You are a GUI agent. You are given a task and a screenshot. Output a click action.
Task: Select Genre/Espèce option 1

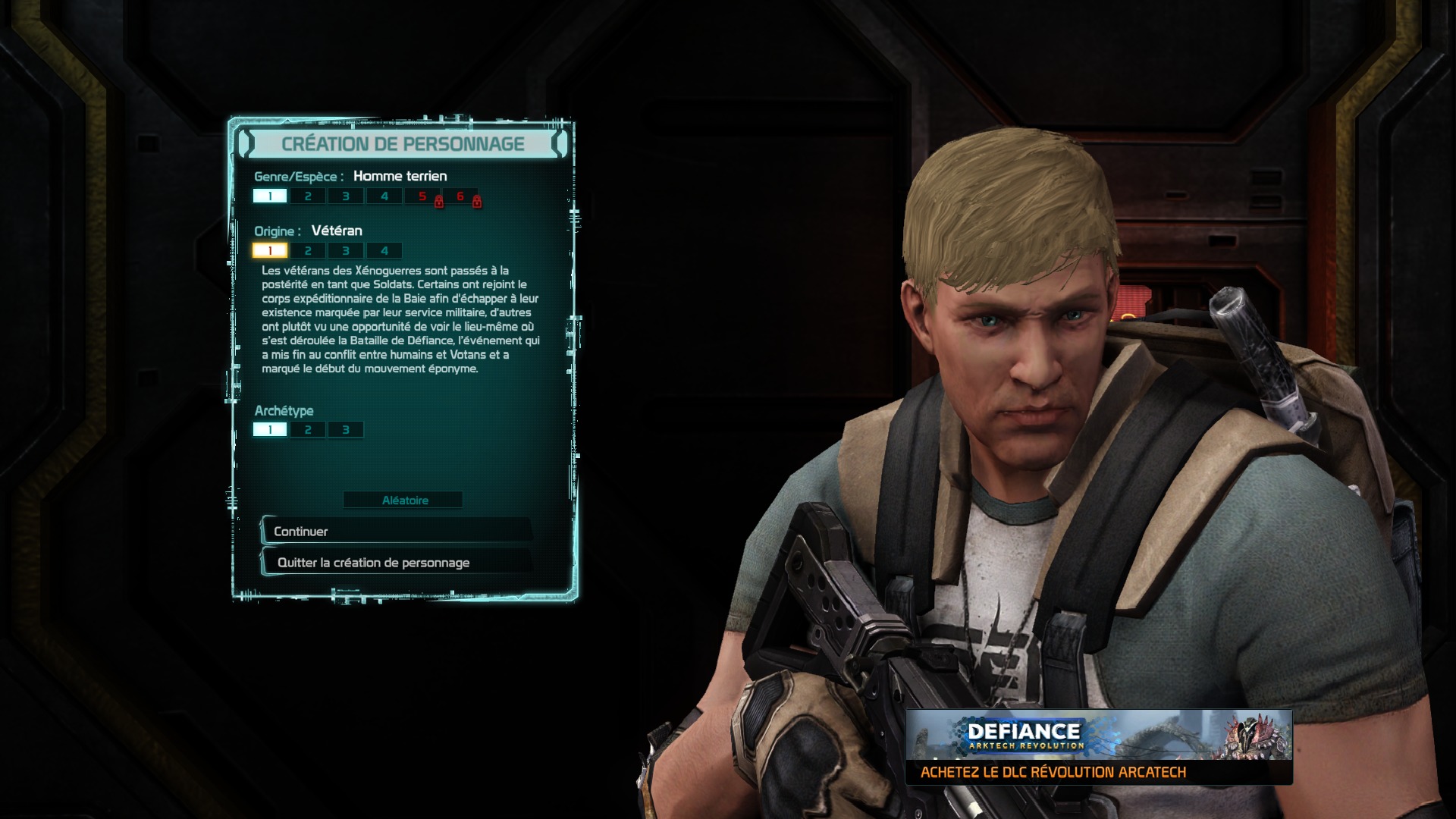click(x=270, y=196)
